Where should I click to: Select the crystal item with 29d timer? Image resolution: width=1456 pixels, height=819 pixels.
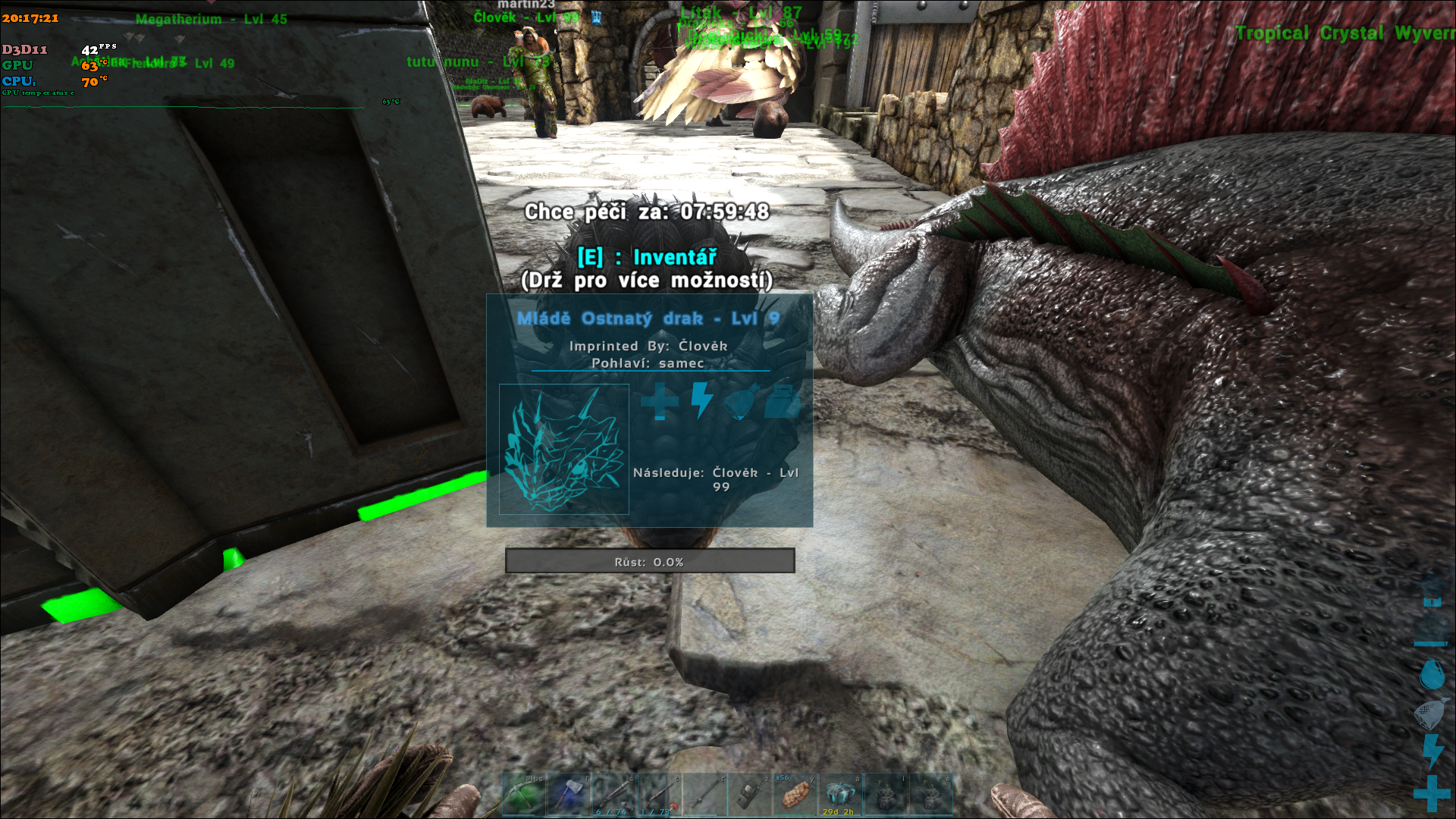(x=840, y=795)
